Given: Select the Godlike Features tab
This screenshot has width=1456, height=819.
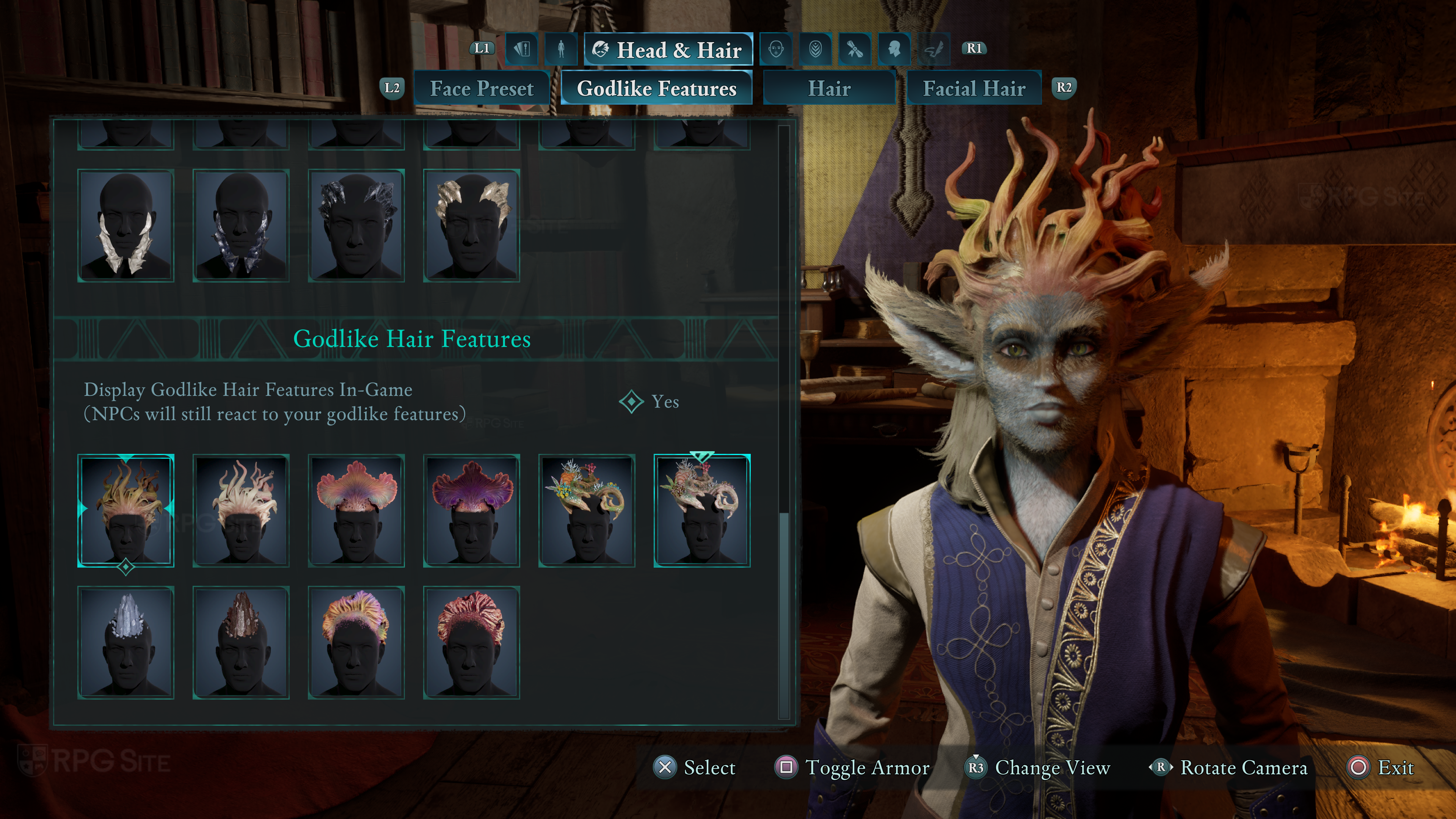Looking at the screenshot, I should pyautogui.click(x=656, y=88).
